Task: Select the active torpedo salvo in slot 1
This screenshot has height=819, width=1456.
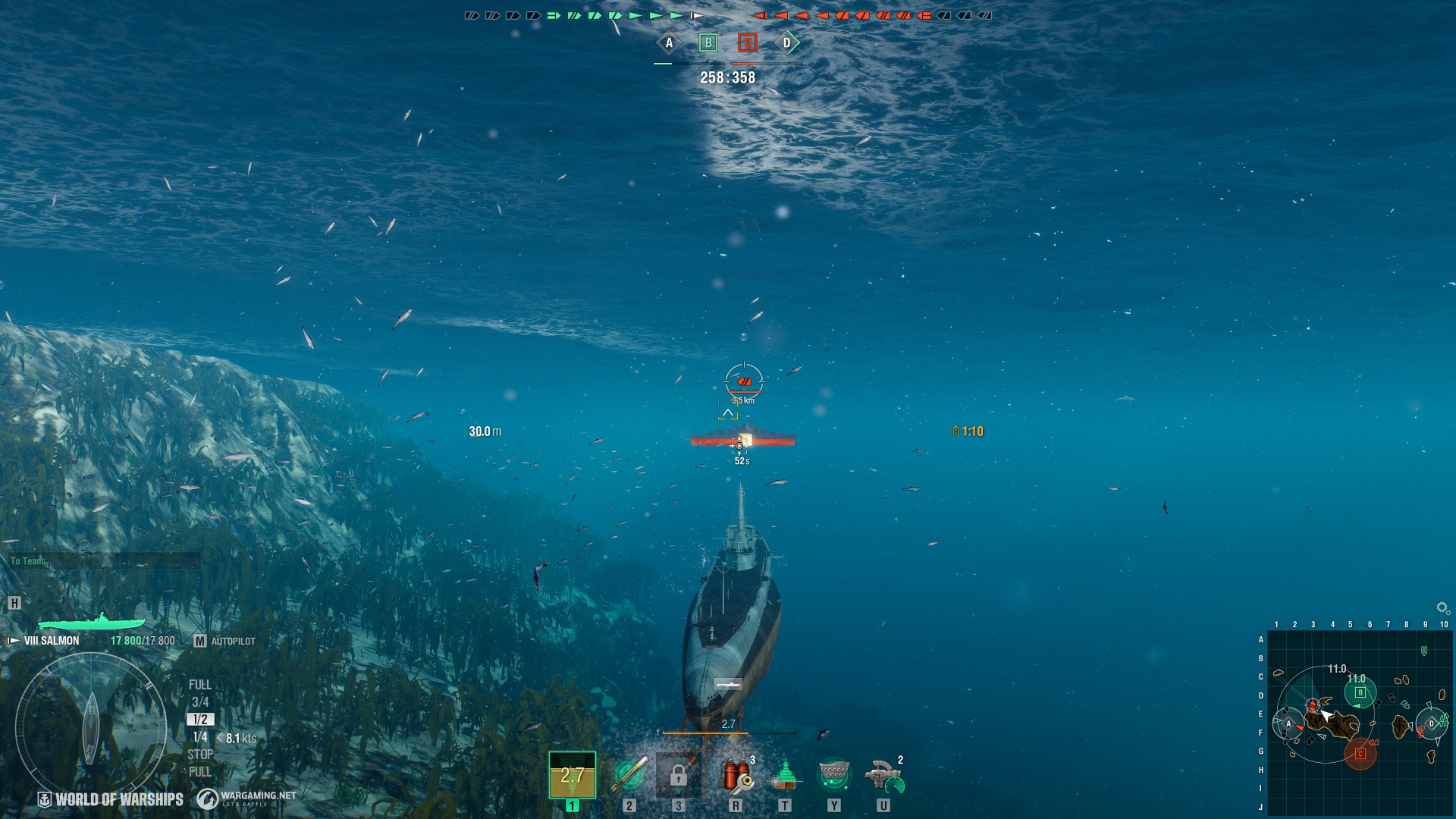Action: 571,775
